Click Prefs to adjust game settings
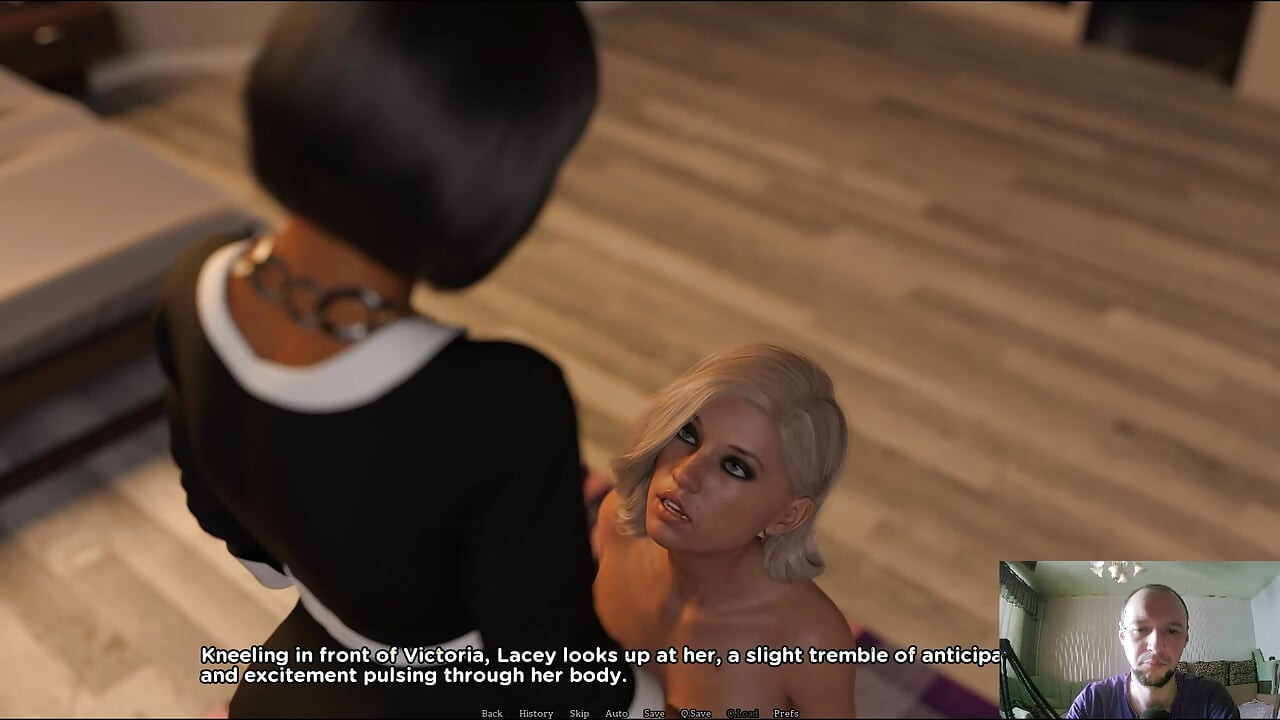 786,713
